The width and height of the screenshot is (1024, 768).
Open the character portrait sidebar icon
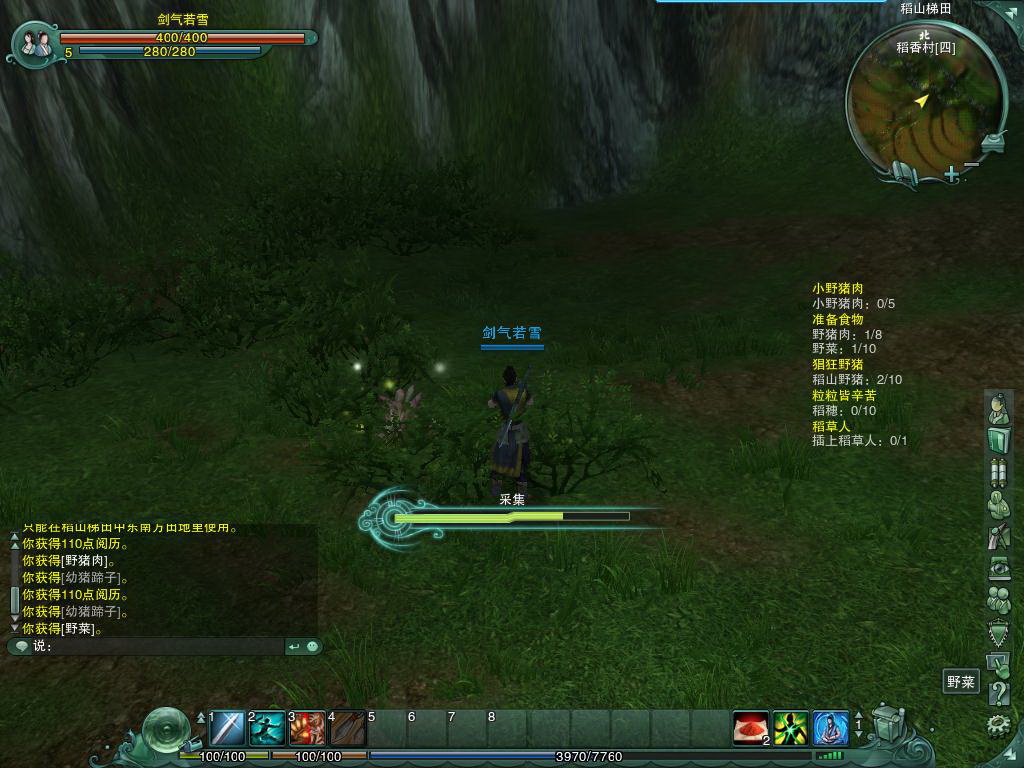click(998, 408)
